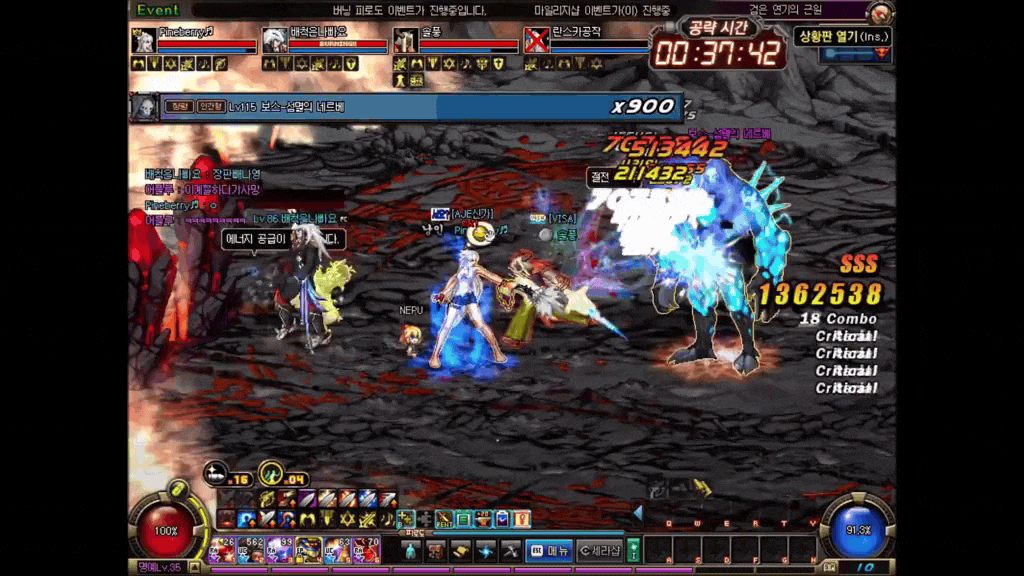The image size is (1024, 576).
Task: Open the blue skill star icon
Action: [486, 550]
